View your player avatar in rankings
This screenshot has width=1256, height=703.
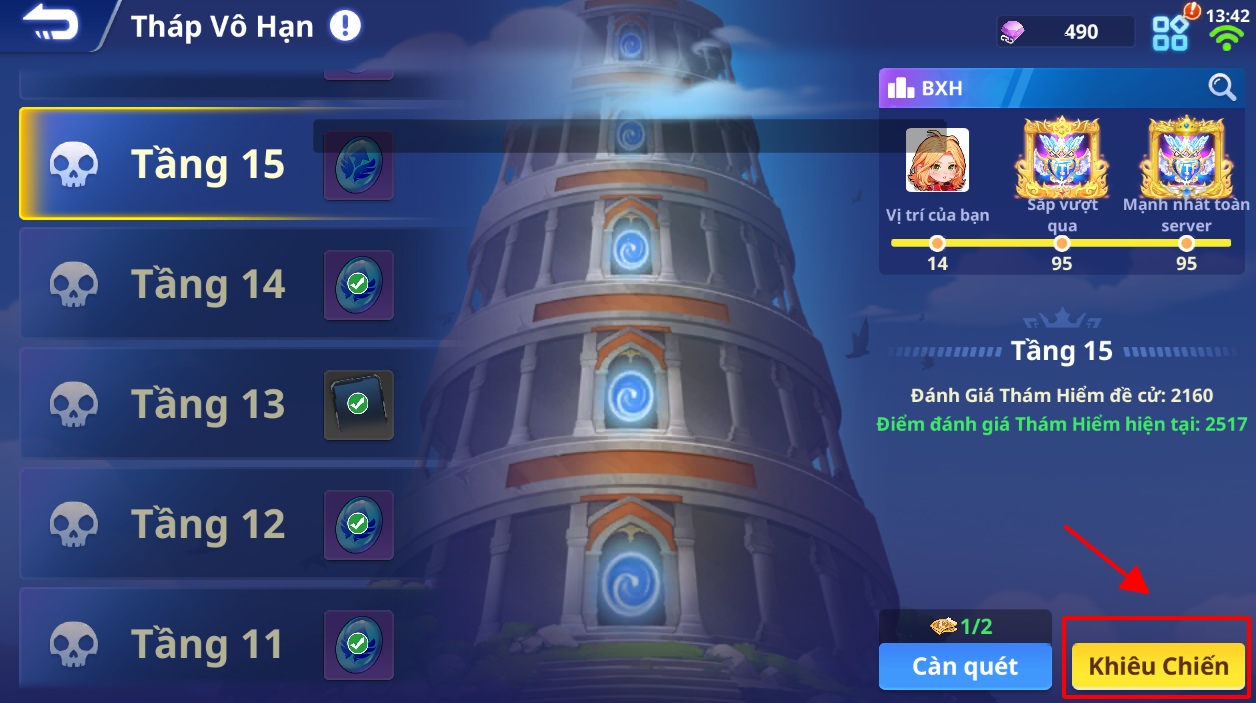[937, 160]
